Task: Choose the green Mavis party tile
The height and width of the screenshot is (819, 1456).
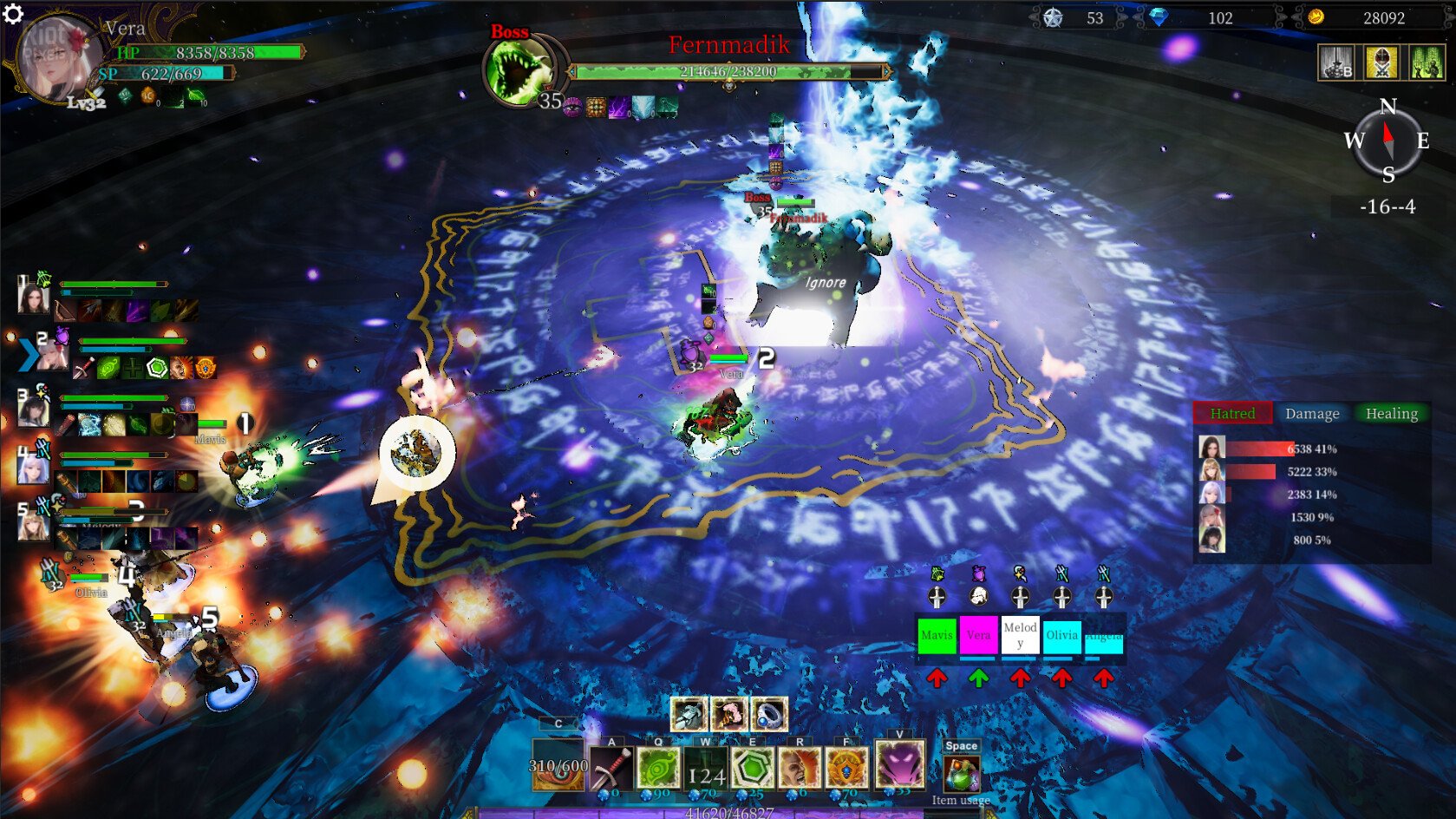Action: click(937, 635)
